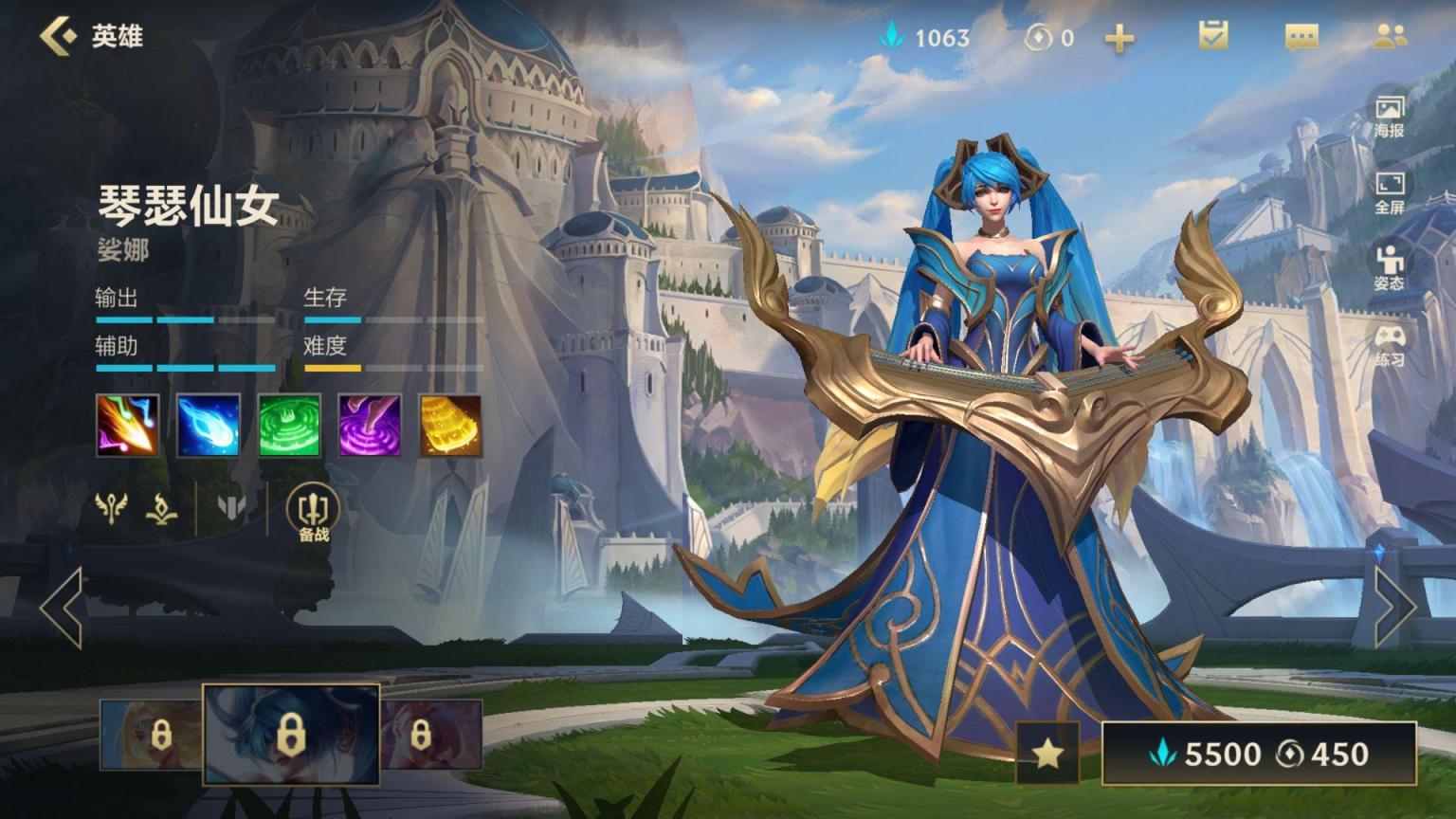Select the golden ultimate ability icon
The width and height of the screenshot is (1456, 819).
pos(450,426)
